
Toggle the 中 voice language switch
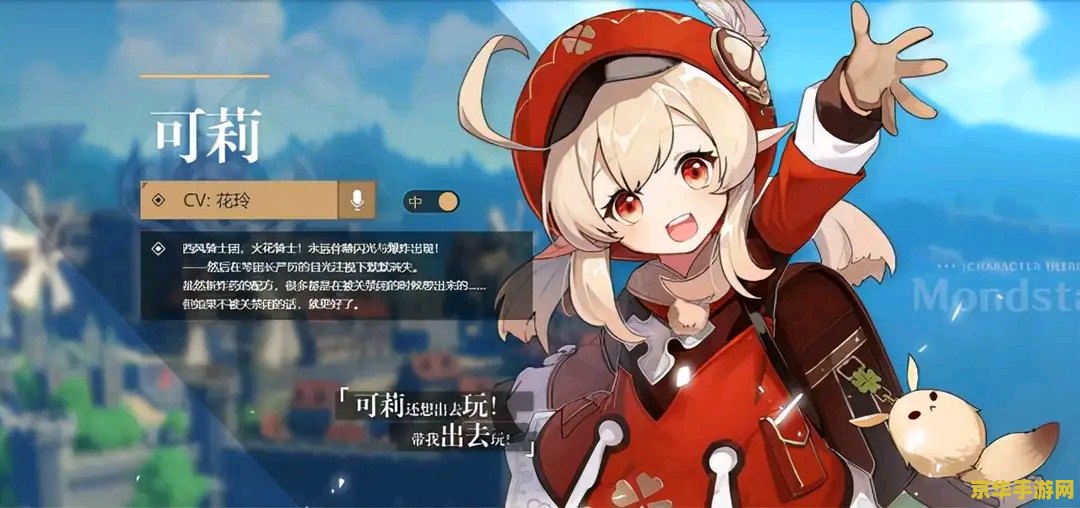431,201
